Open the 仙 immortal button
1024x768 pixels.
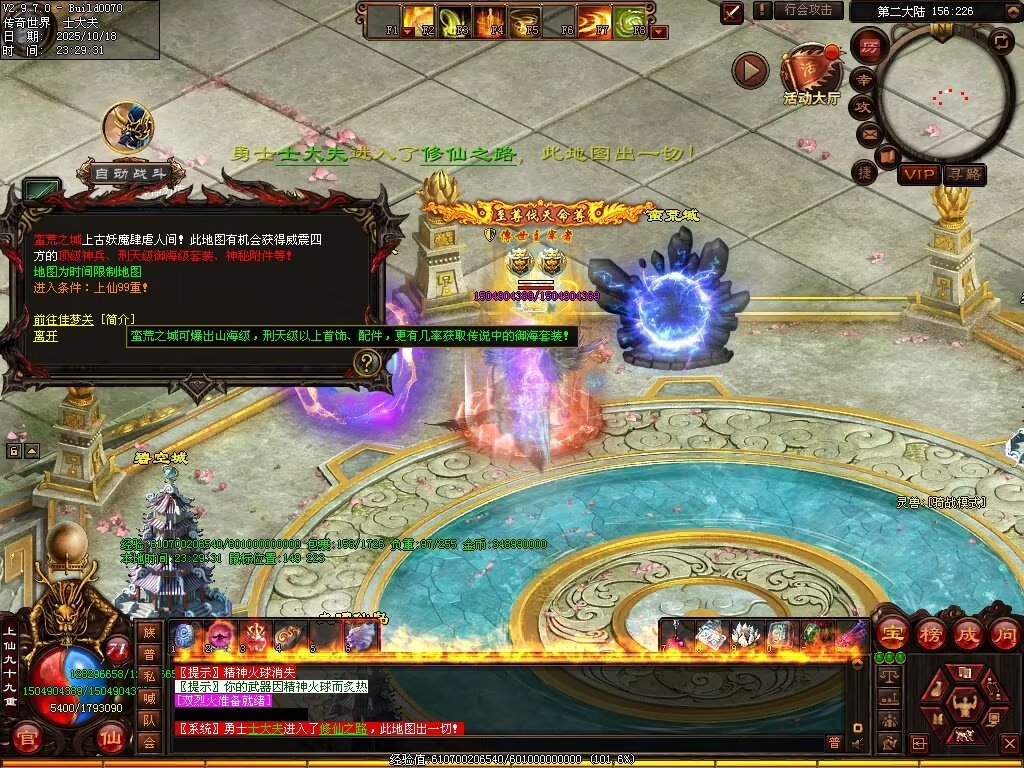coord(112,740)
